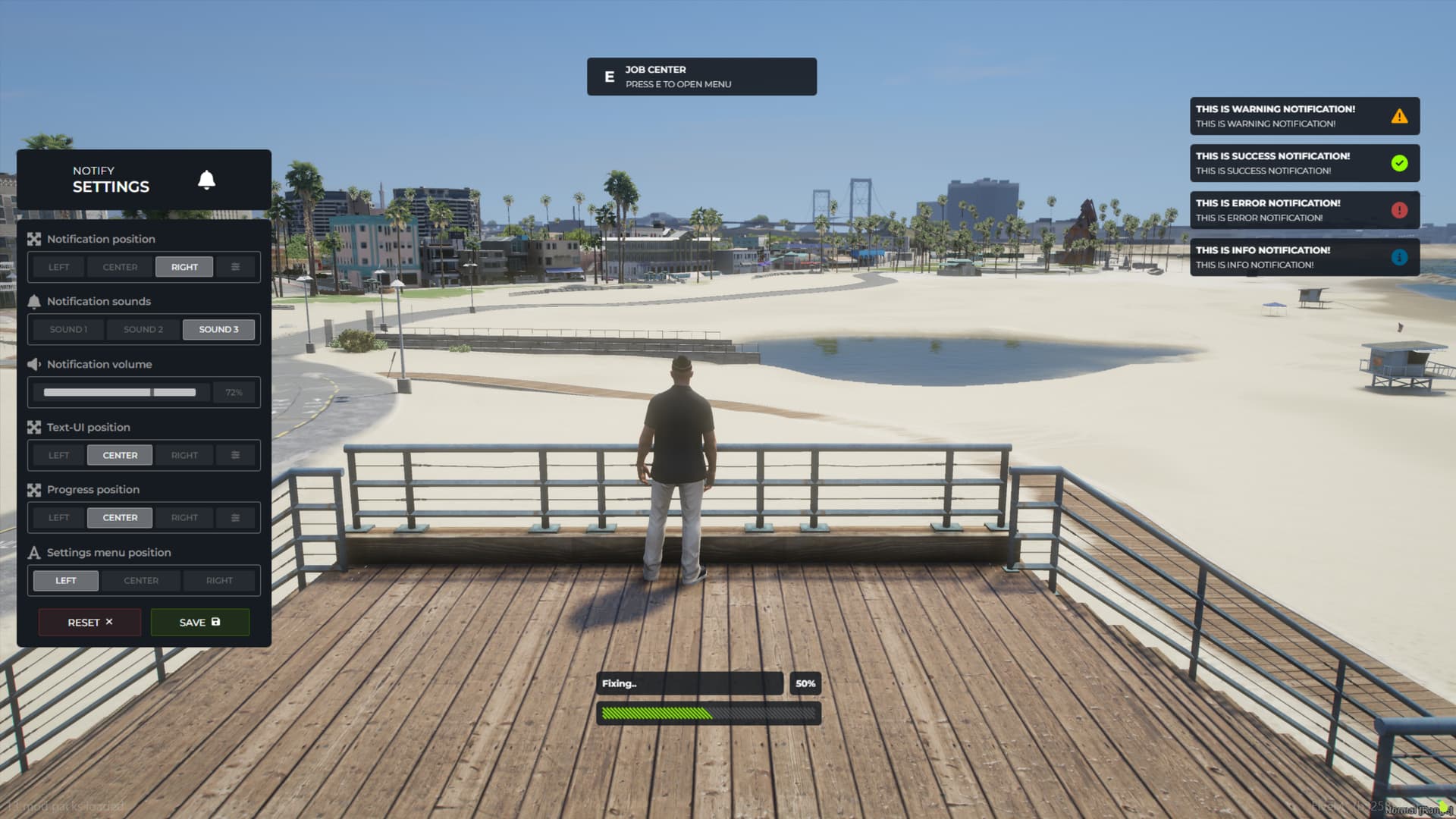Click the speaker icon beside Notification volume

pyautogui.click(x=33, y=364)
